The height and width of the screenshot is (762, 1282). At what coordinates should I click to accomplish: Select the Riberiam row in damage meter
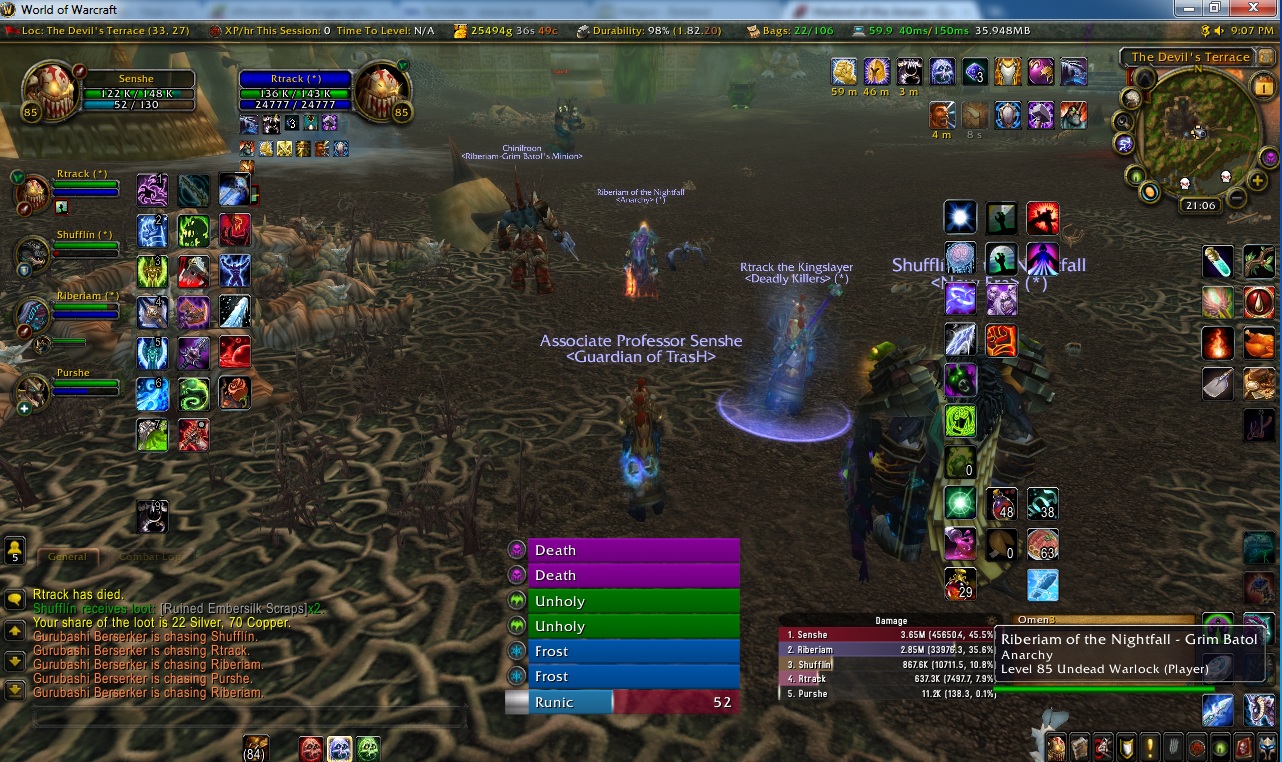[x=888, y=649]
